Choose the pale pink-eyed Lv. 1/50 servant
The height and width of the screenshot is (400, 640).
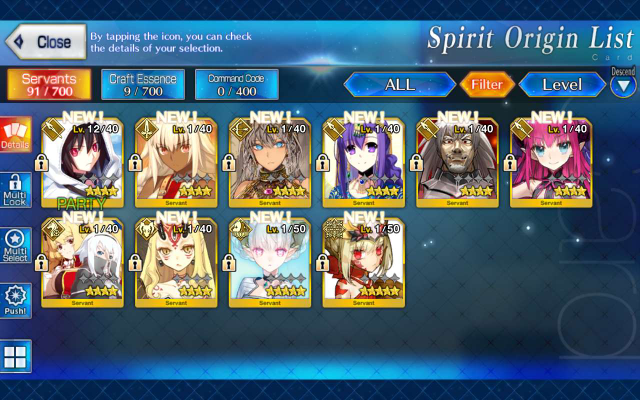click(270, 260)
